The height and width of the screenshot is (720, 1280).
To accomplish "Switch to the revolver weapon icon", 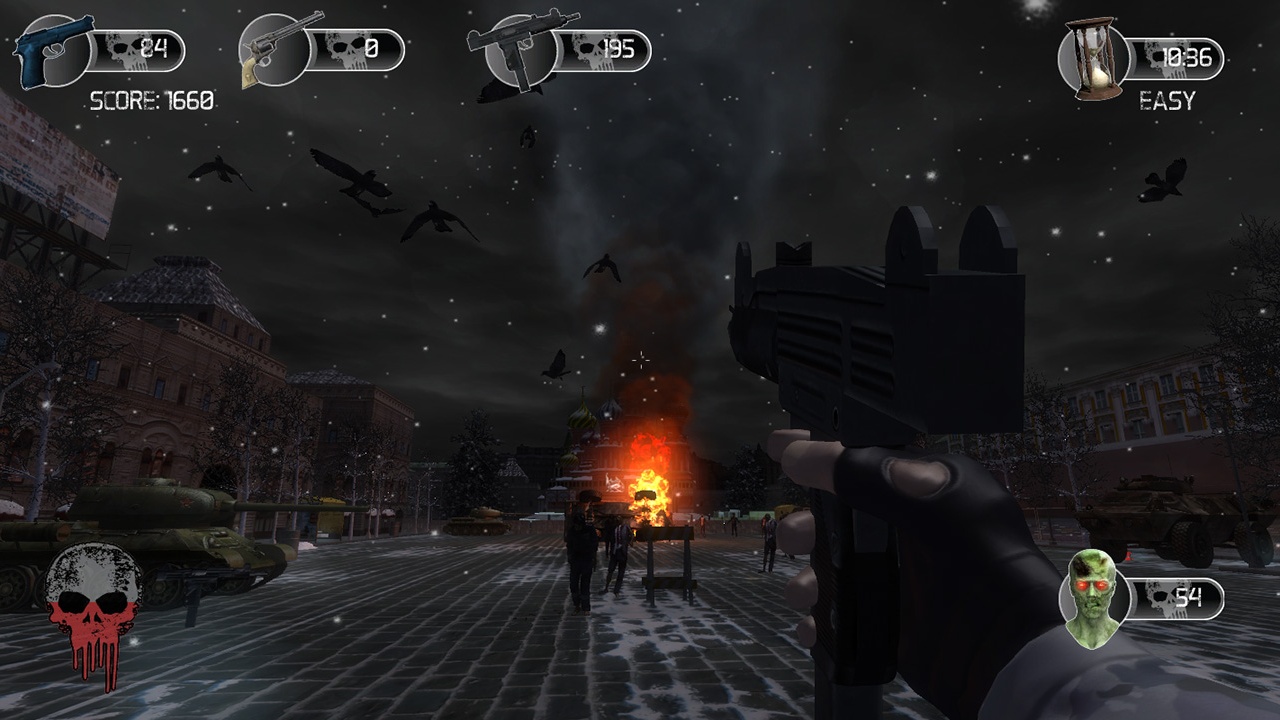I will tap(279, 49).
